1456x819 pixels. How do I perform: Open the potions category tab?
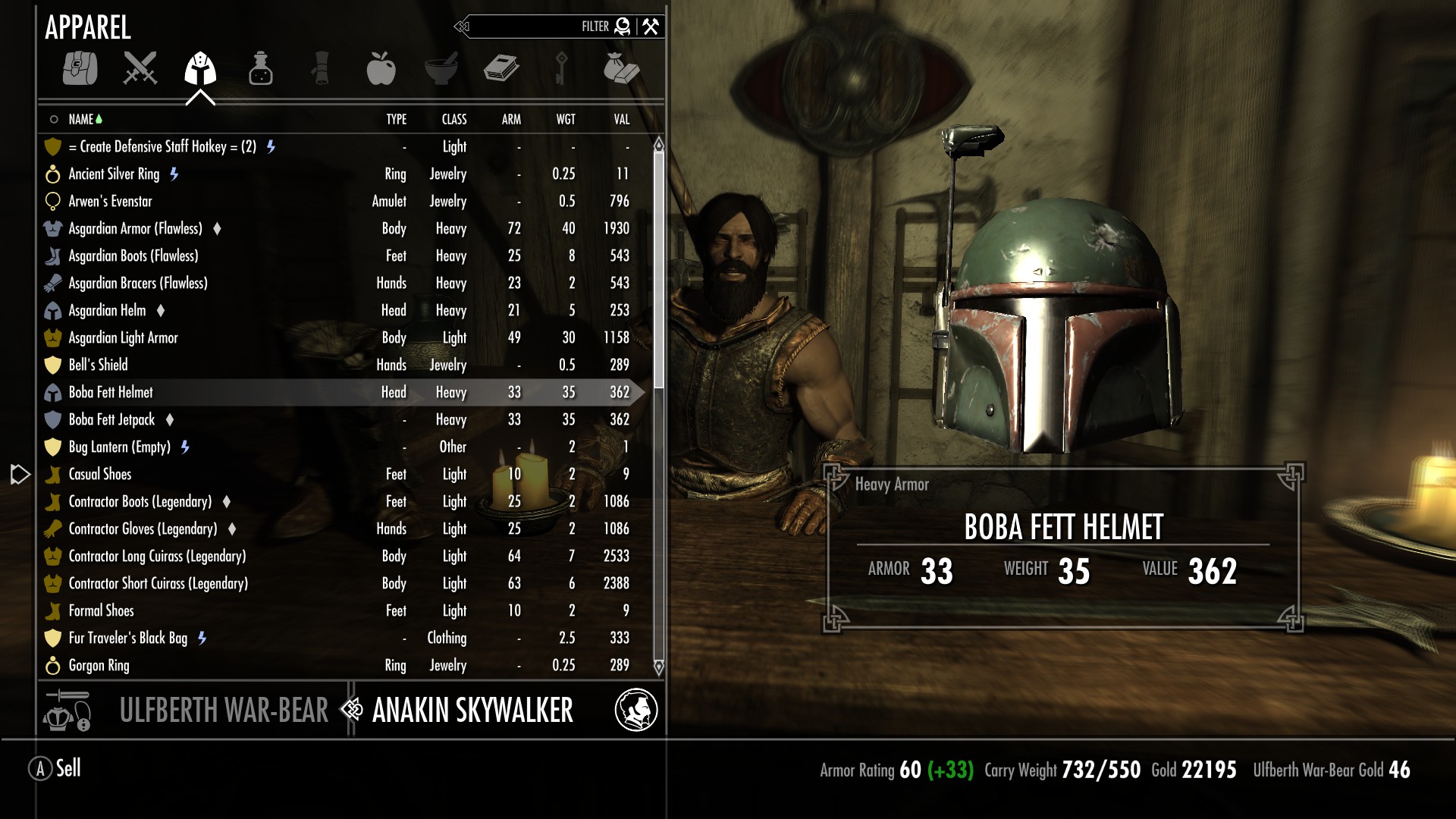tap(260, 68)
